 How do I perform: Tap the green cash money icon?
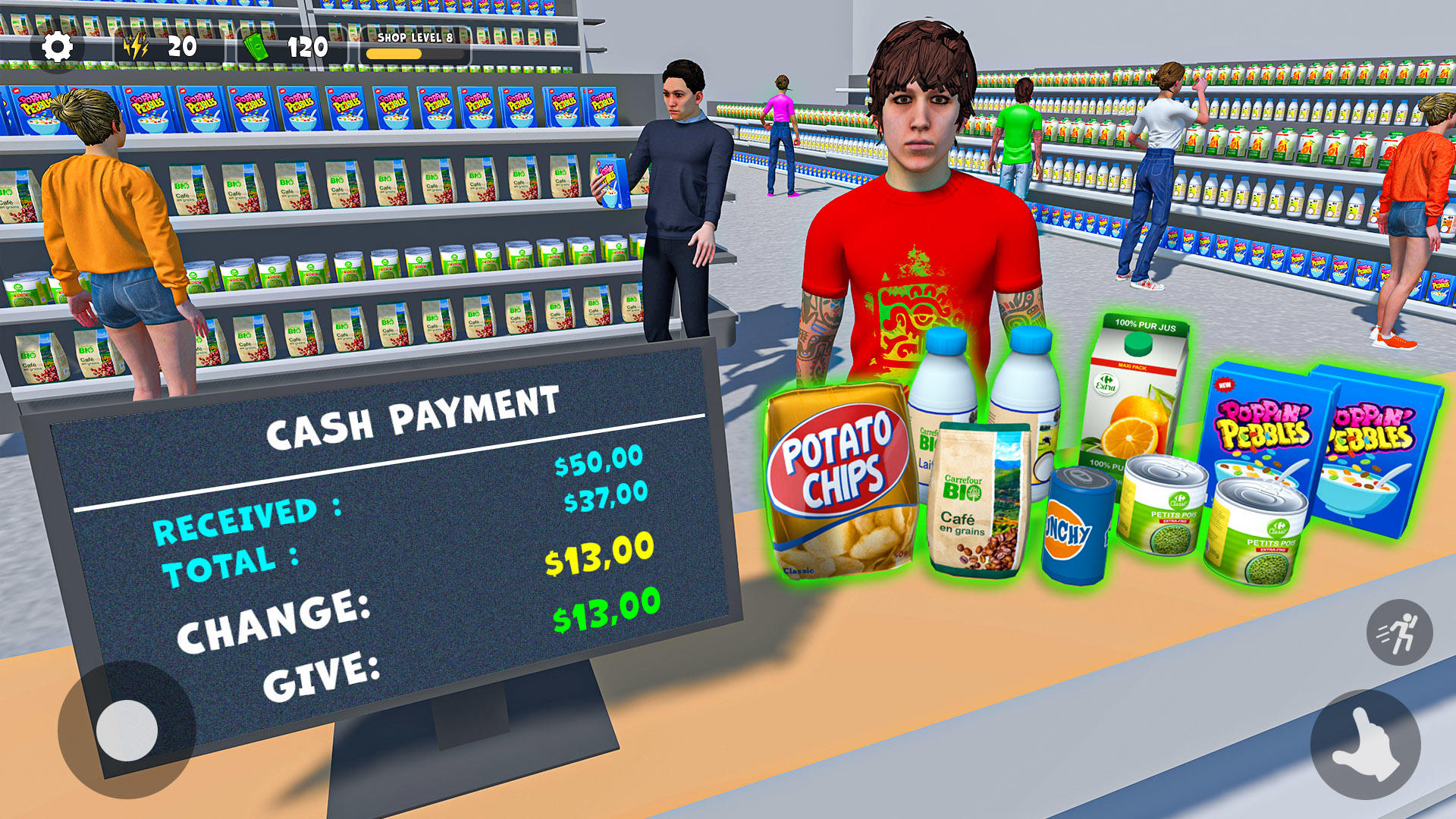click(x=256, y=47)
